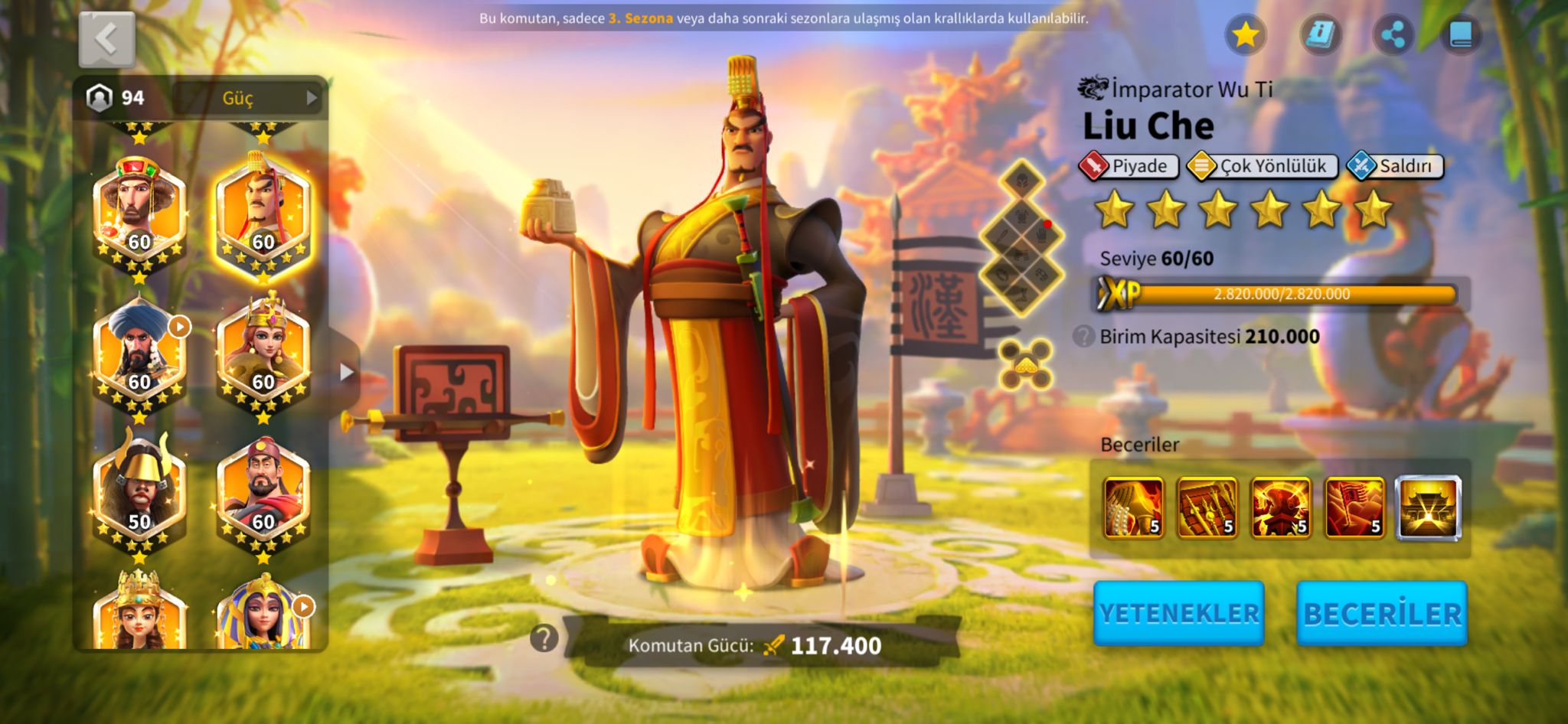
Task: Expand the commander list side arrow
Action: tap(346, 372)
